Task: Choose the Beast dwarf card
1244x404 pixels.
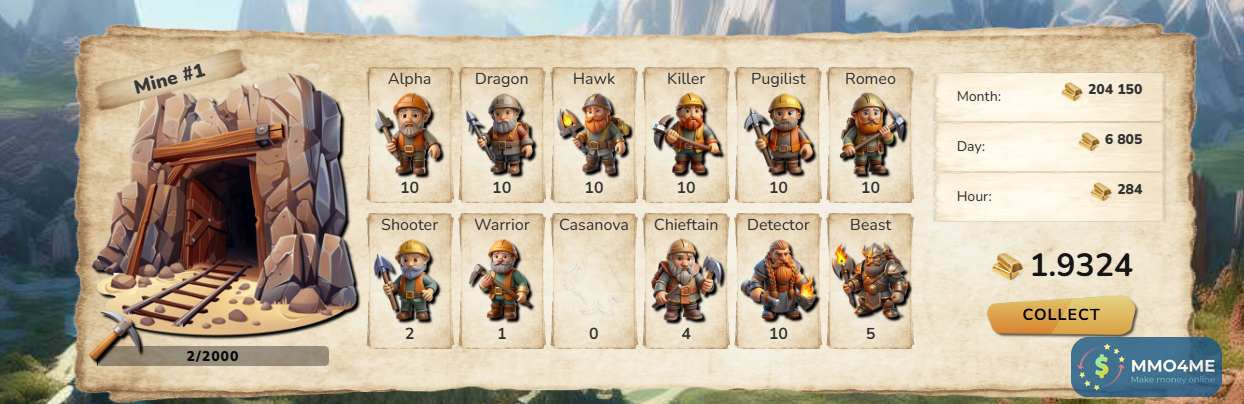Action: point(870,280)
